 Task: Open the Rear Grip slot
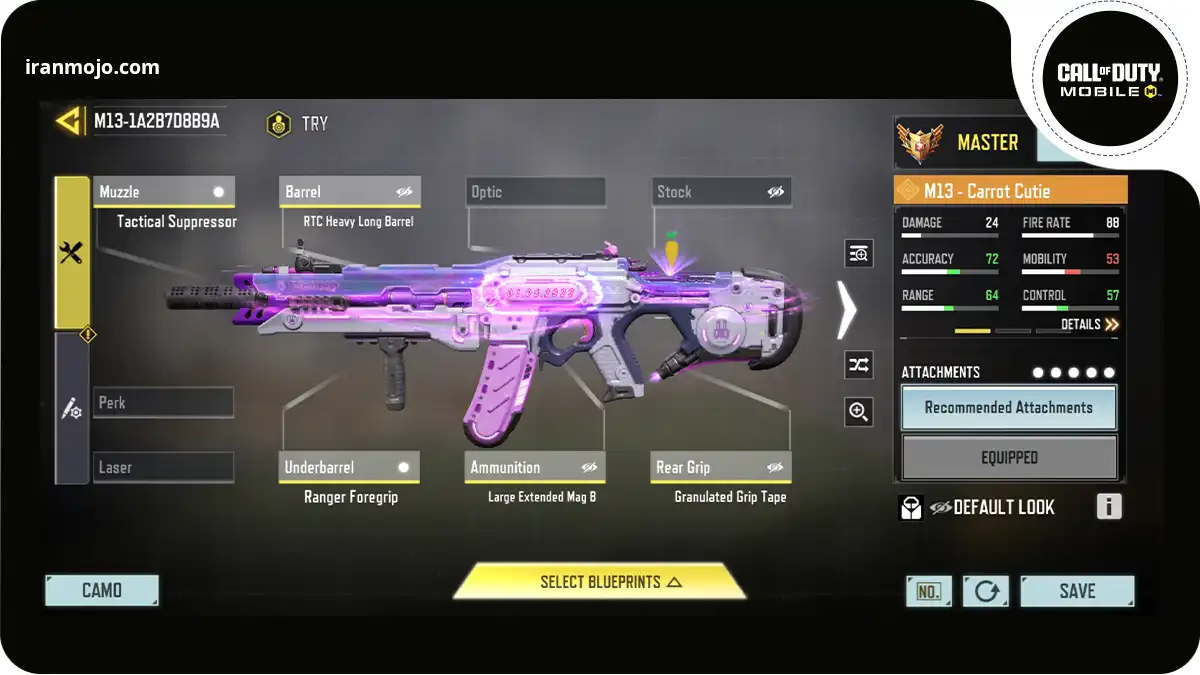721,467
